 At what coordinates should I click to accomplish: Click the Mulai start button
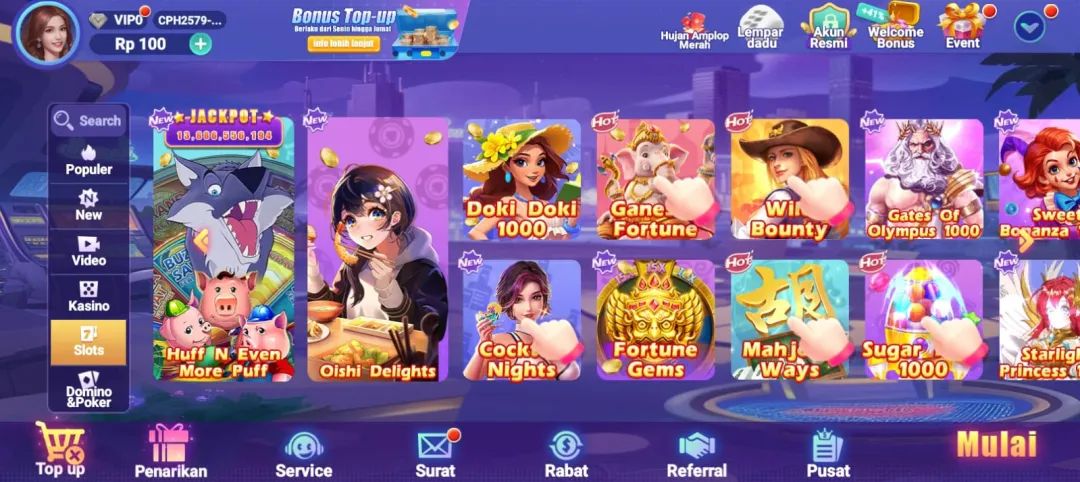click(996, 445)
